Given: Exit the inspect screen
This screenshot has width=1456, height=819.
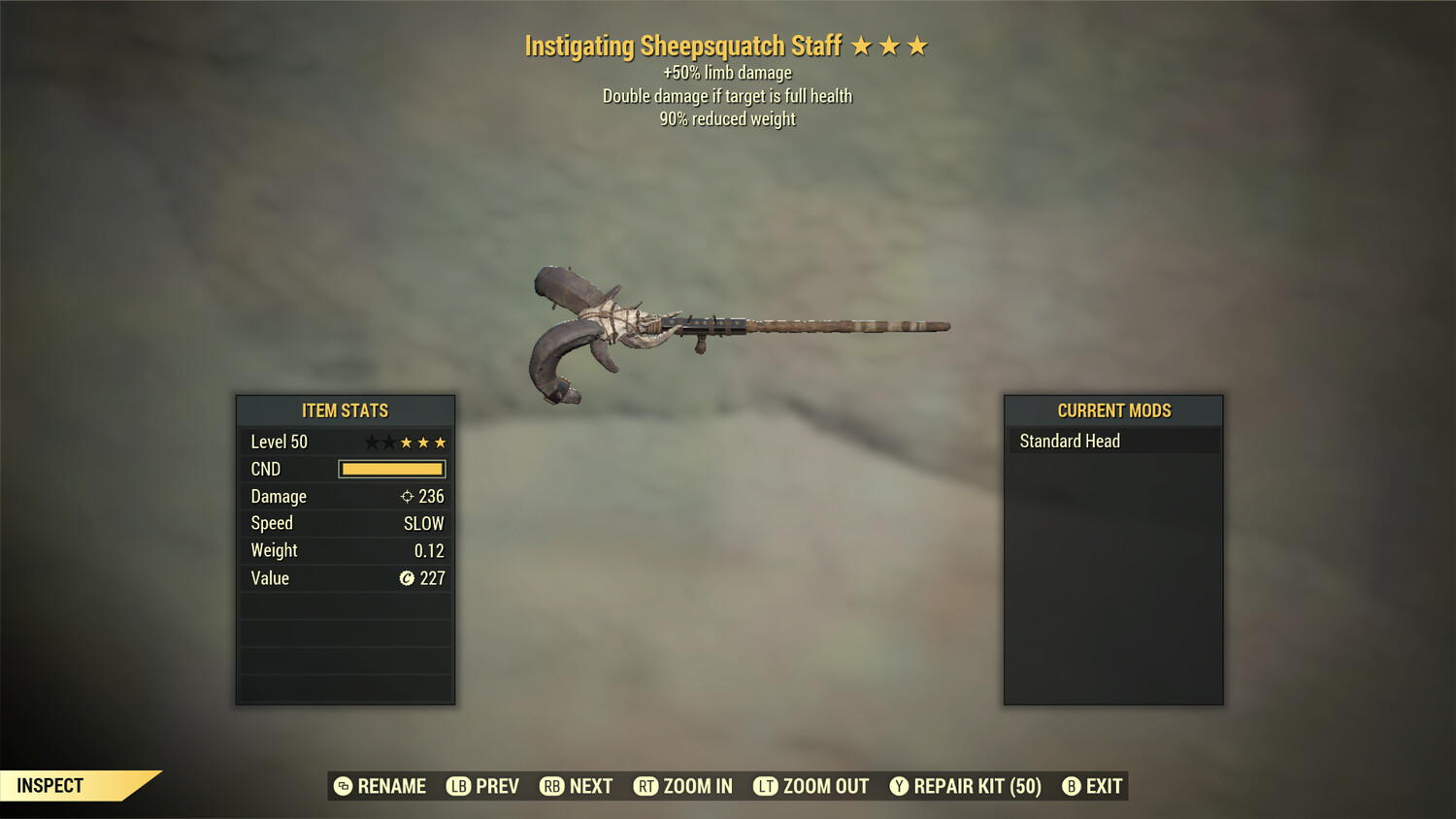Looking at the screenshot, I should click(x=1093, y=786).
